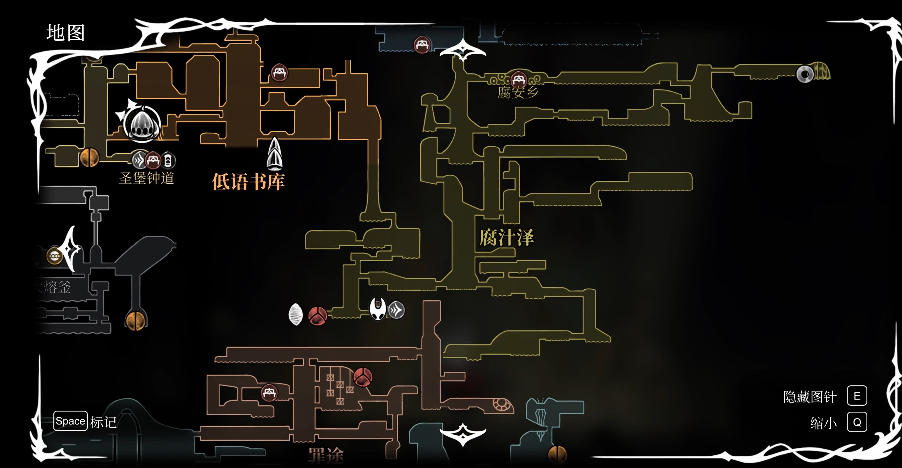Click the red pin beside the white cocoon
The image size is (902, 468).
[x=318, y=316]
